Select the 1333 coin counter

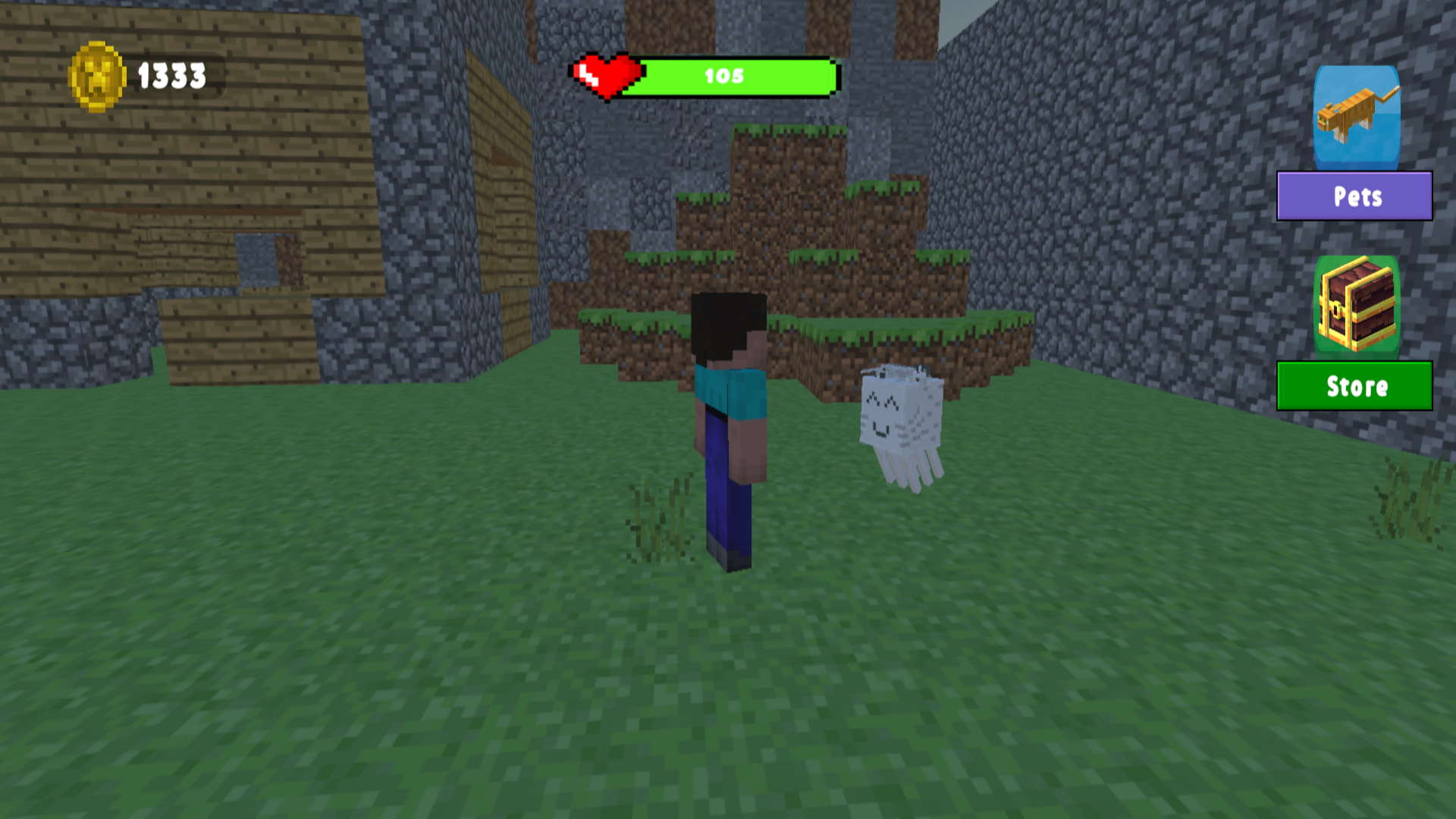coord(170,74)
